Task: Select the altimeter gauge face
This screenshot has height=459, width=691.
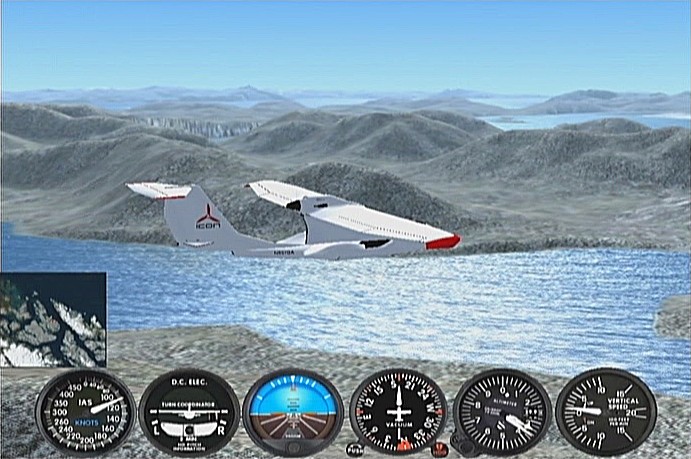Action: click(x=502, y=412)
